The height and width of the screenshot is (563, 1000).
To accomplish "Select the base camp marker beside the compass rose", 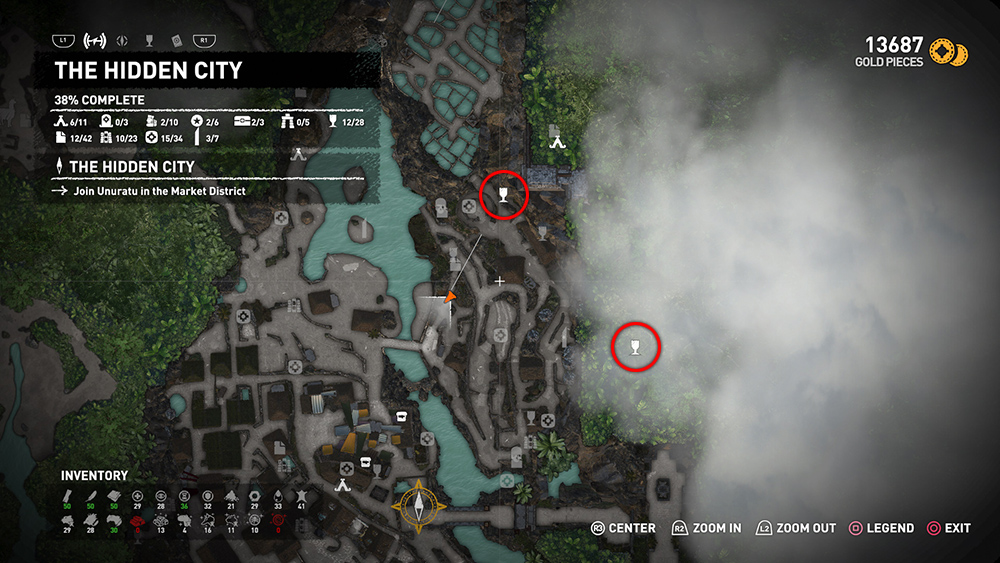I will (x=344, y=485).
